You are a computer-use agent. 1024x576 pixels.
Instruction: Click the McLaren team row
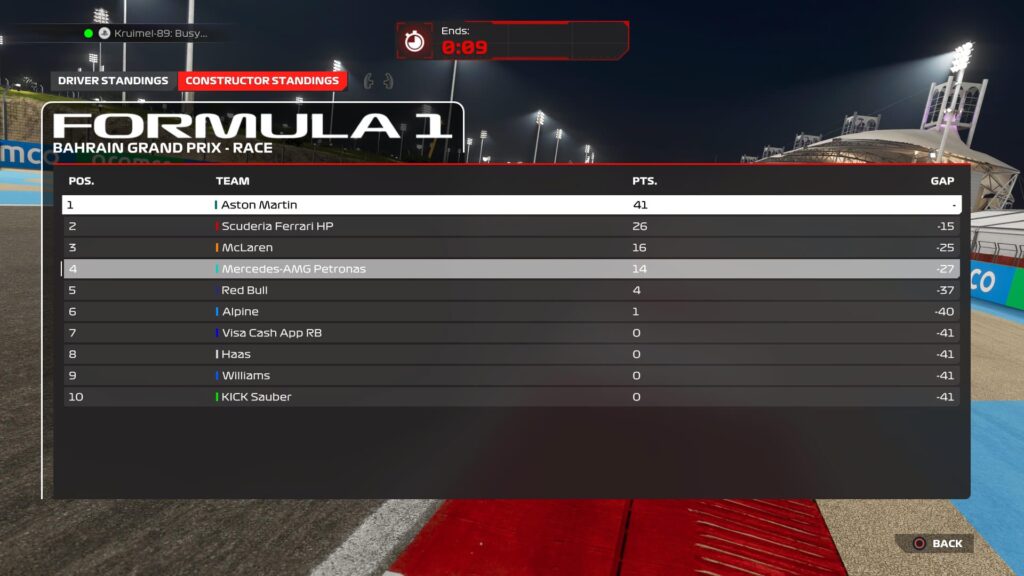pos(510,248)
